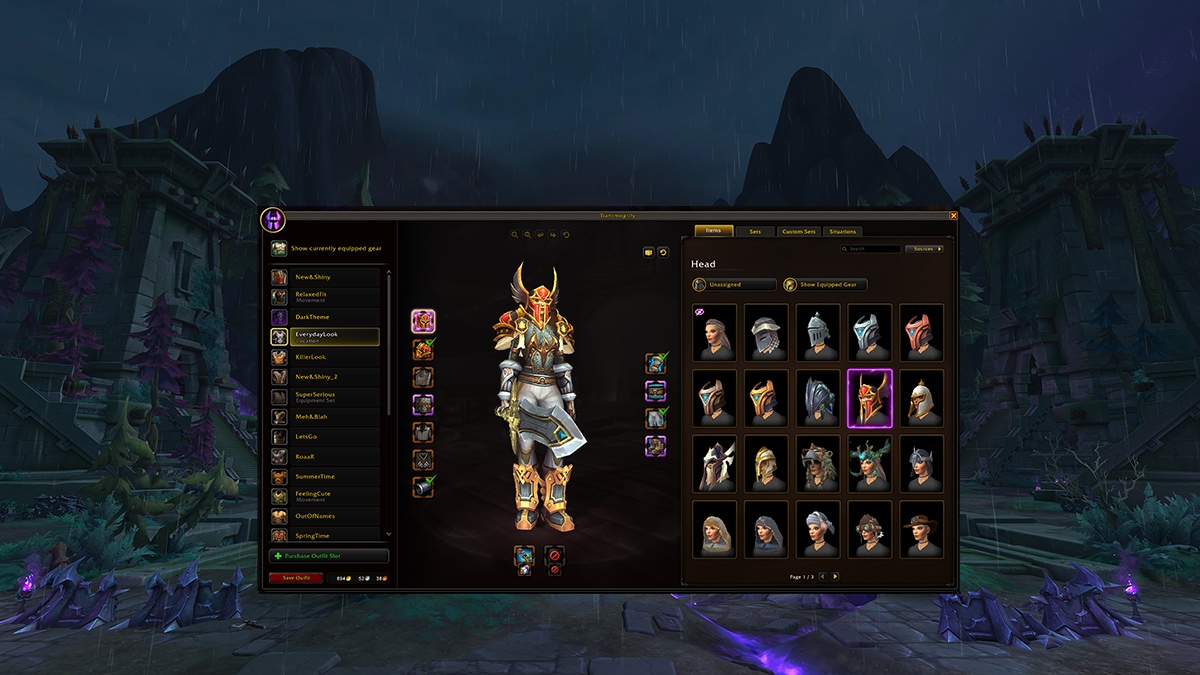The height and width of the screenshot is (675, 1200).
Task: Click the appearance search field
Action: (873, 249)
